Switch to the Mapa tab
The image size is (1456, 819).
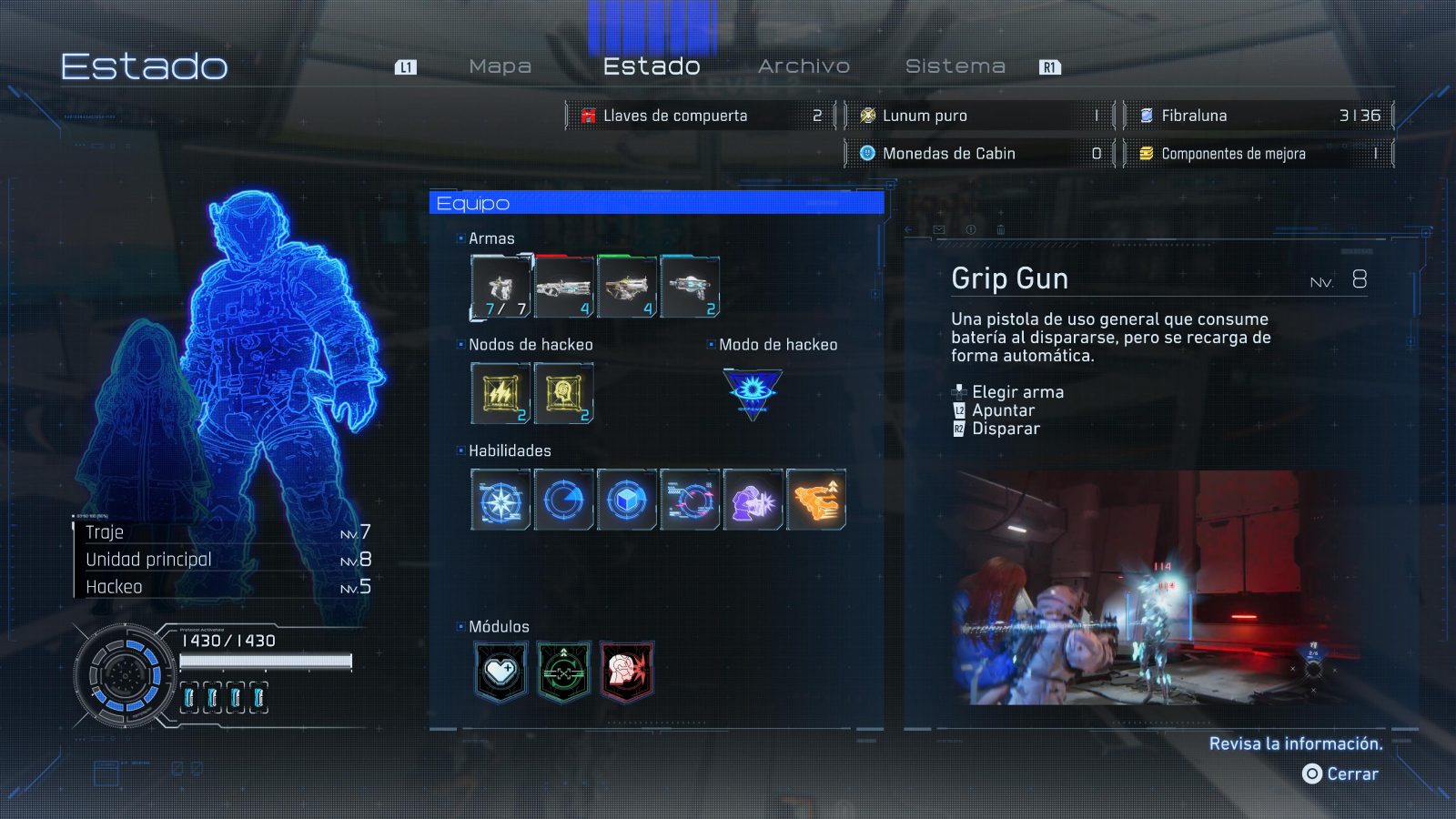click(x=500, y=66)
